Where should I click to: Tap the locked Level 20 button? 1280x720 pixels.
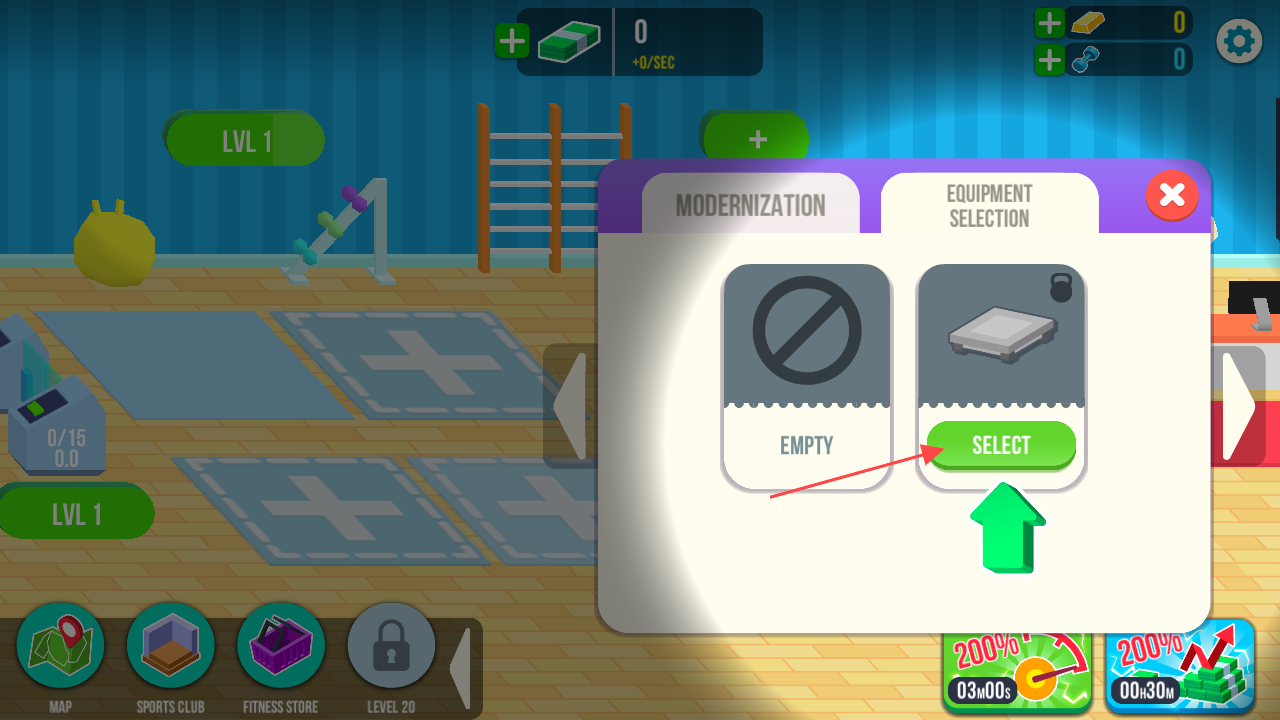(x=391, y=647)
